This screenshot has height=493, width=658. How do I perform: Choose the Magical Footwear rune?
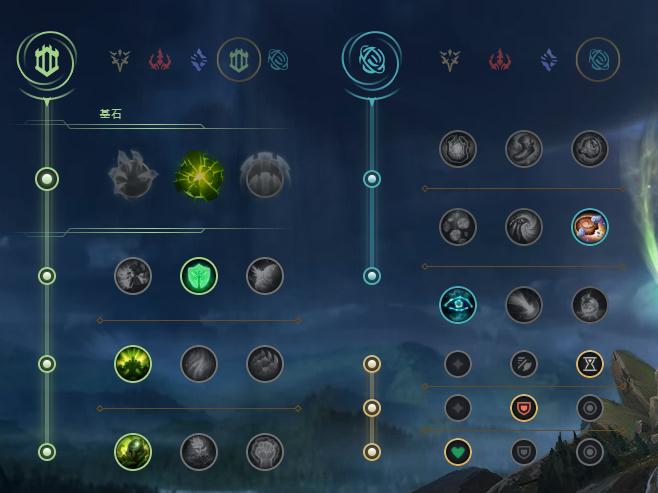pyautogui.click(x=523, y=149)
